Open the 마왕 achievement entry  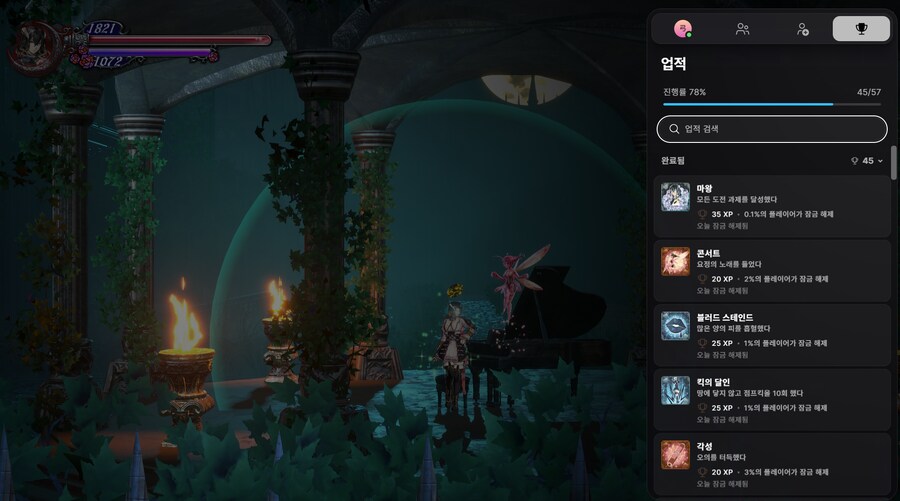pos(772,208)
